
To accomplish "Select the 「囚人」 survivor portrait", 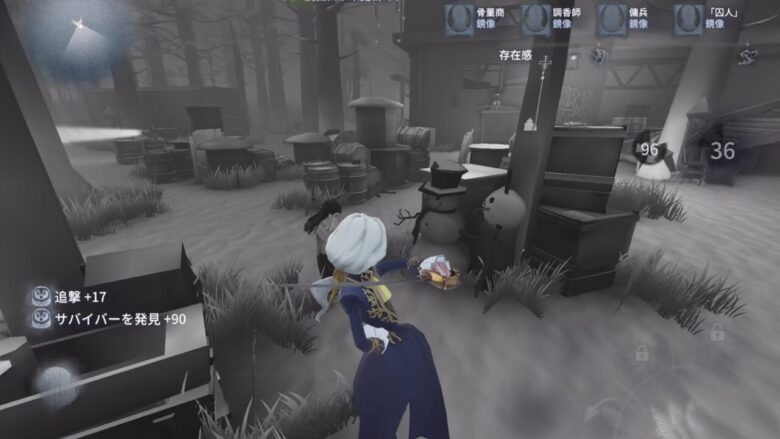I will pyautogui.click(x=687, y=19).
